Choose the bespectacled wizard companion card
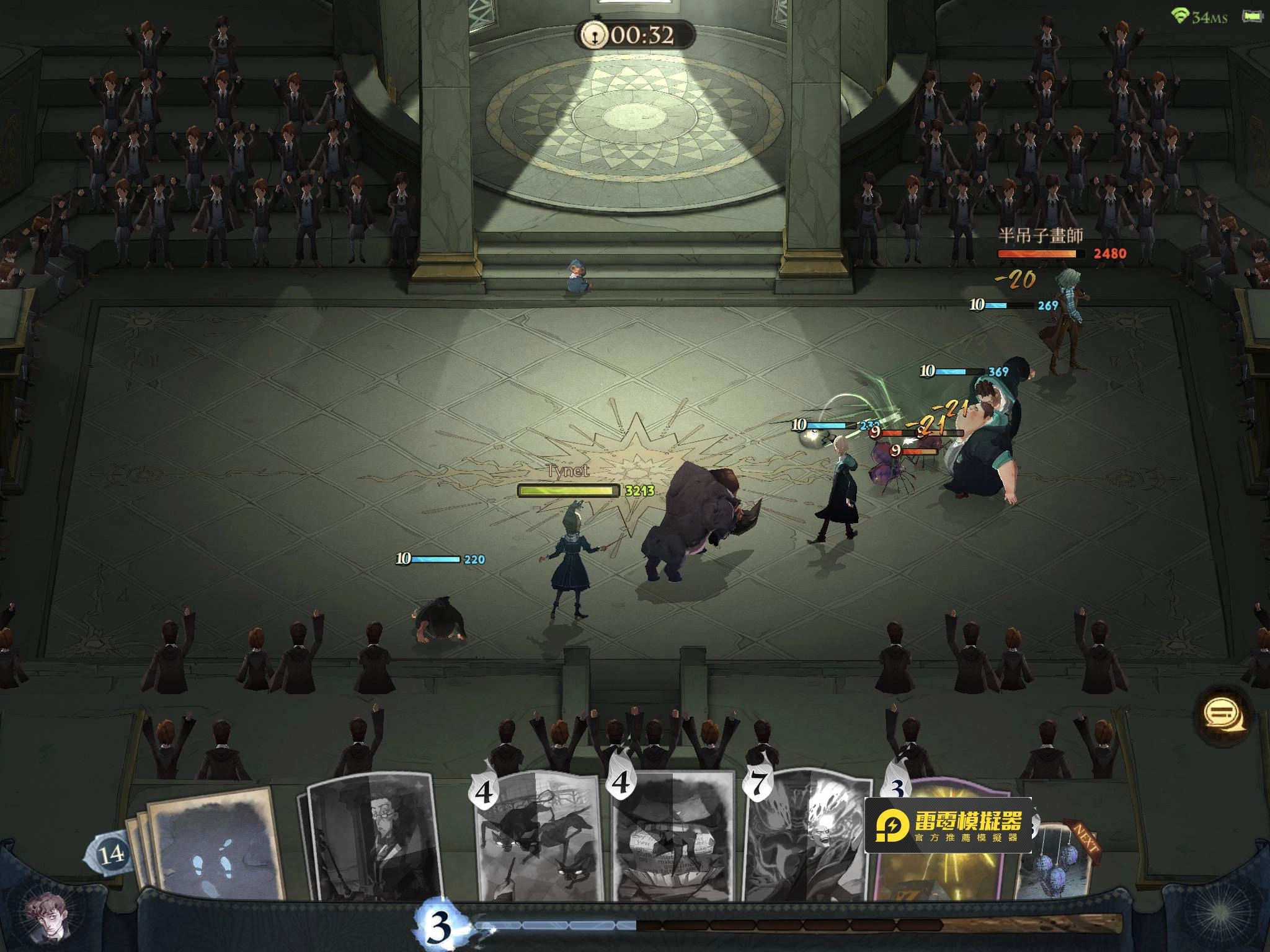 [372, 837]
